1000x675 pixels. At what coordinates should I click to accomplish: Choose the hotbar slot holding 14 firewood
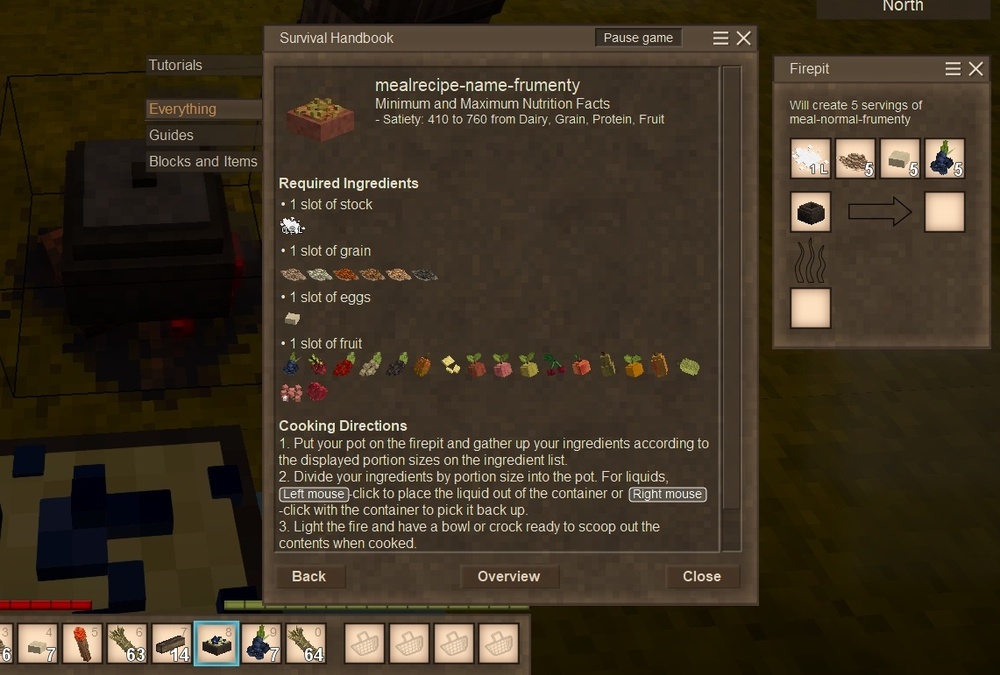coord(173,643)
